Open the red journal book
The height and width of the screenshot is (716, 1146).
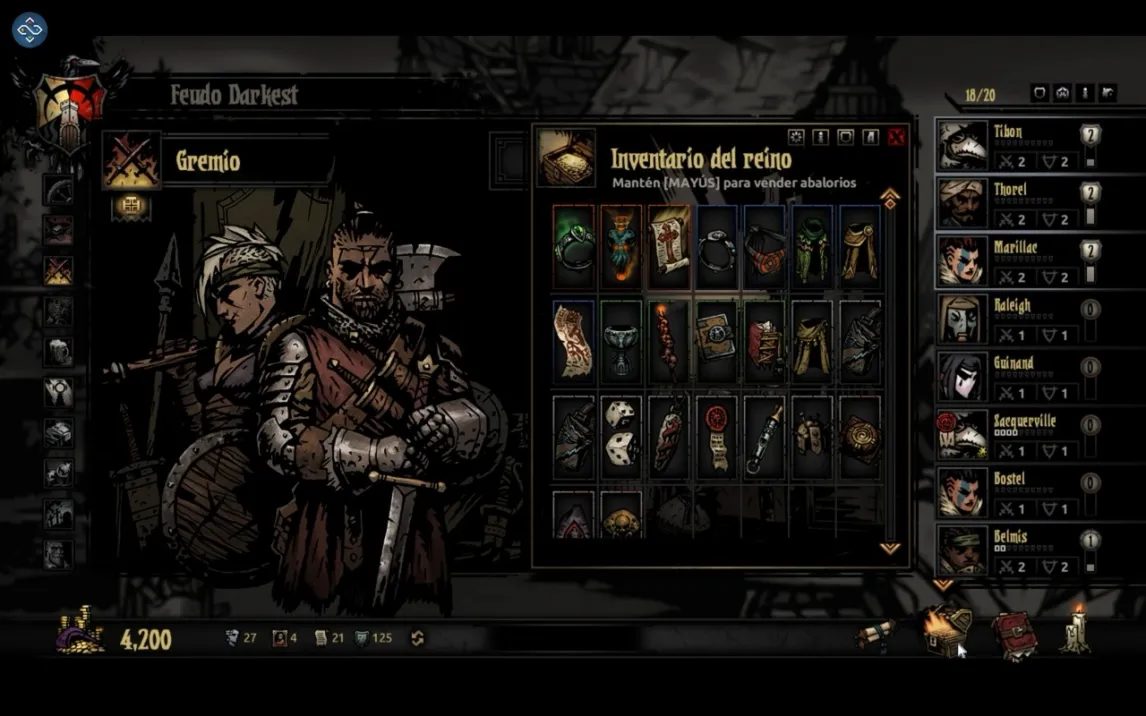1013,635
